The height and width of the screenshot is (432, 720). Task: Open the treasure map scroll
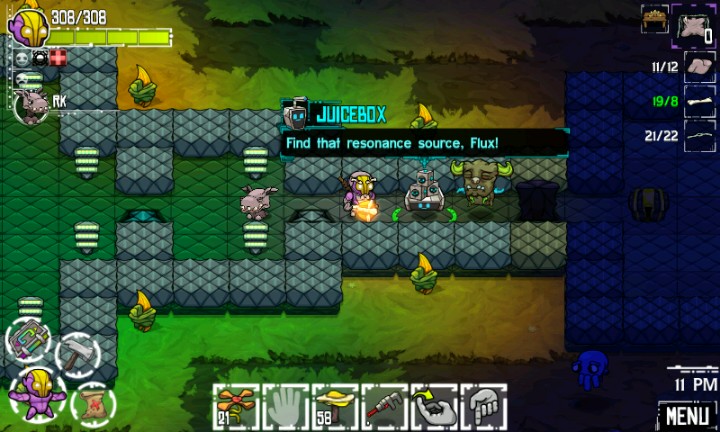click(94, 402)
